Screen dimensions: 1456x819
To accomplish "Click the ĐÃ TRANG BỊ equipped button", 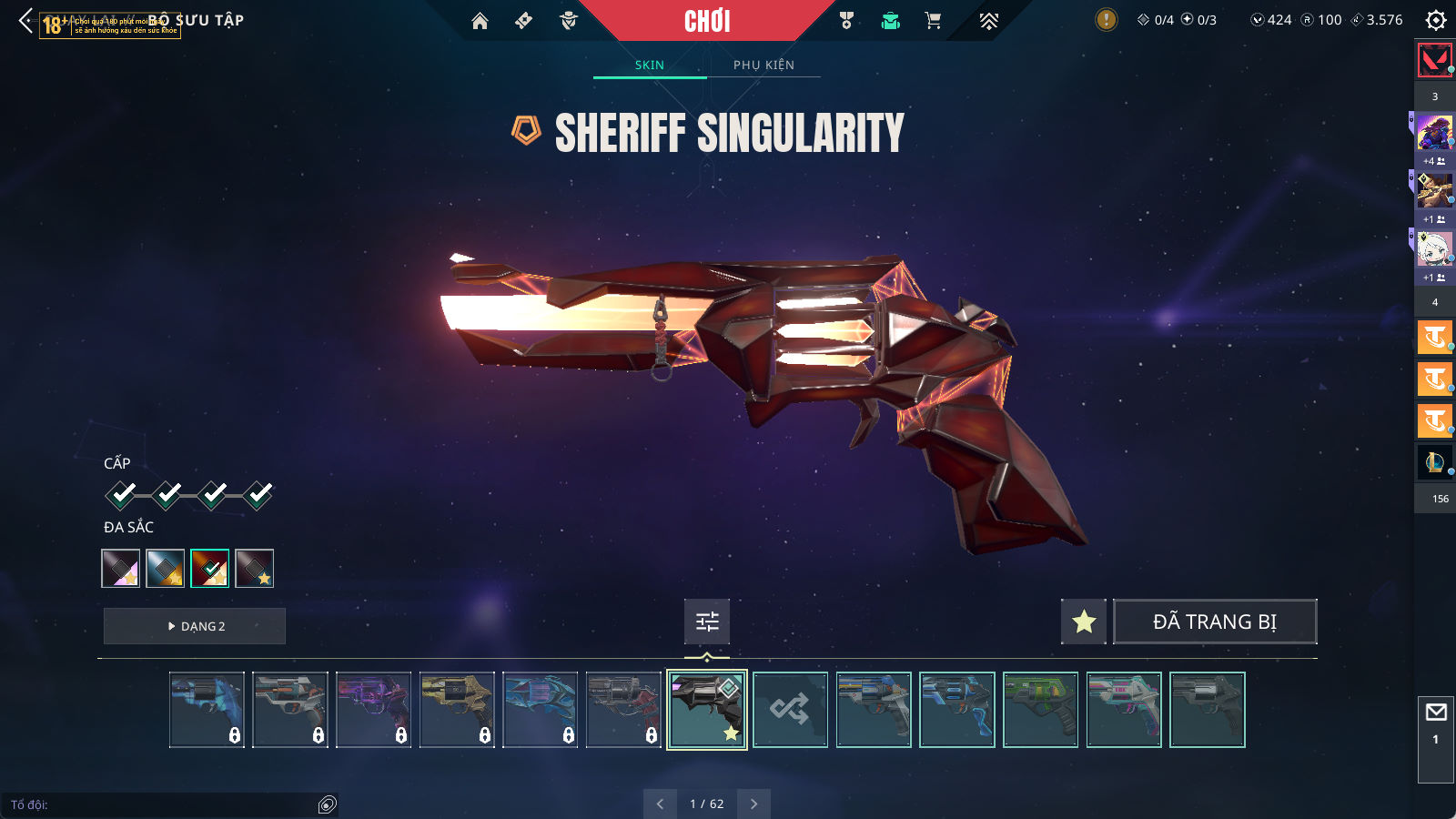I will [1215, 622].
